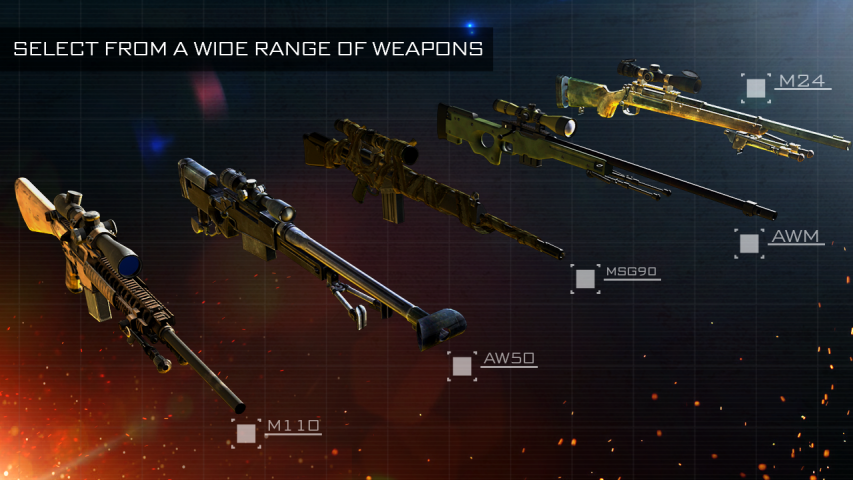
Task: Choose the M110 weapon label
Action: point(292,427)
